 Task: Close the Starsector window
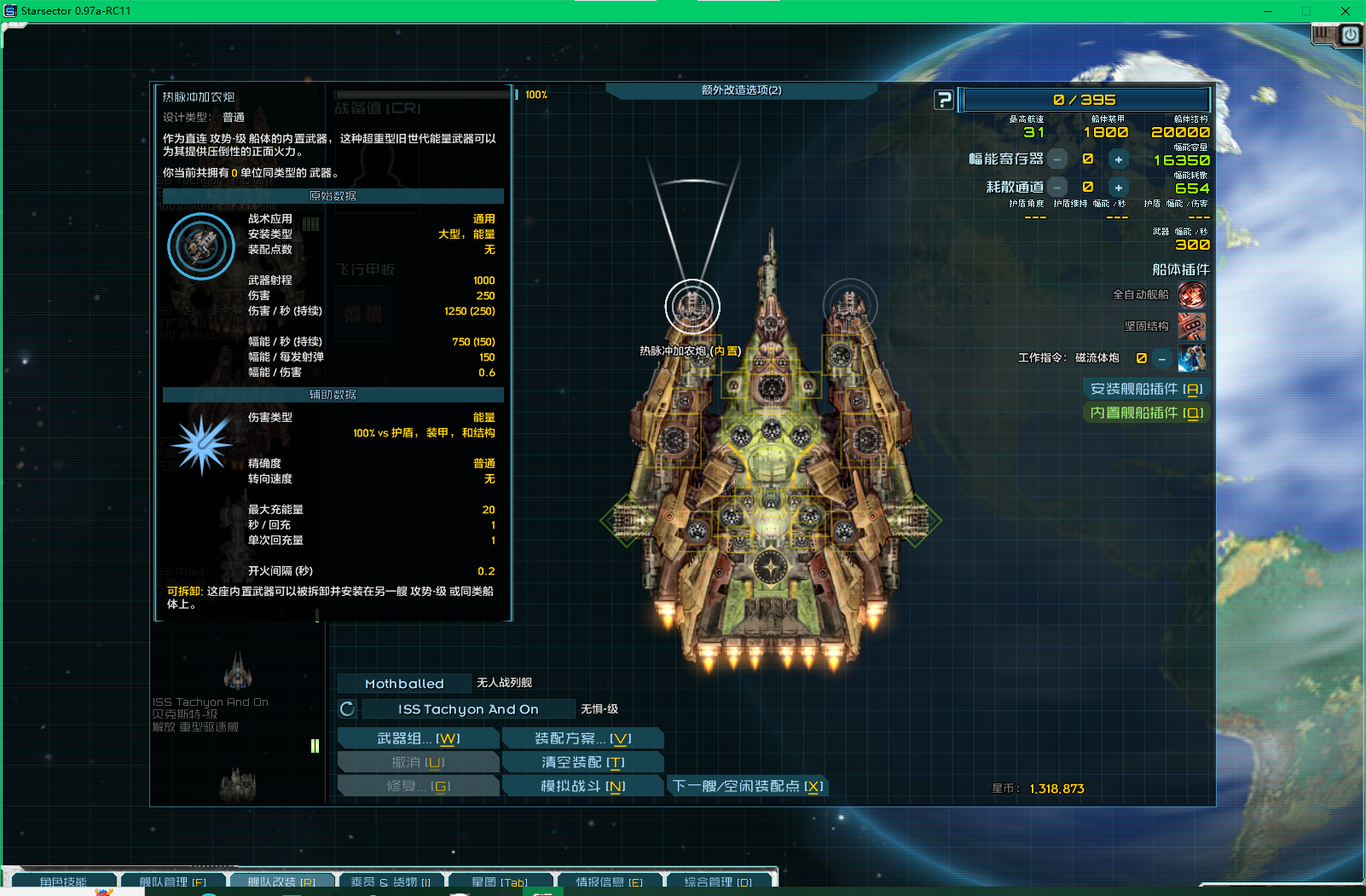click(1346, 11)
